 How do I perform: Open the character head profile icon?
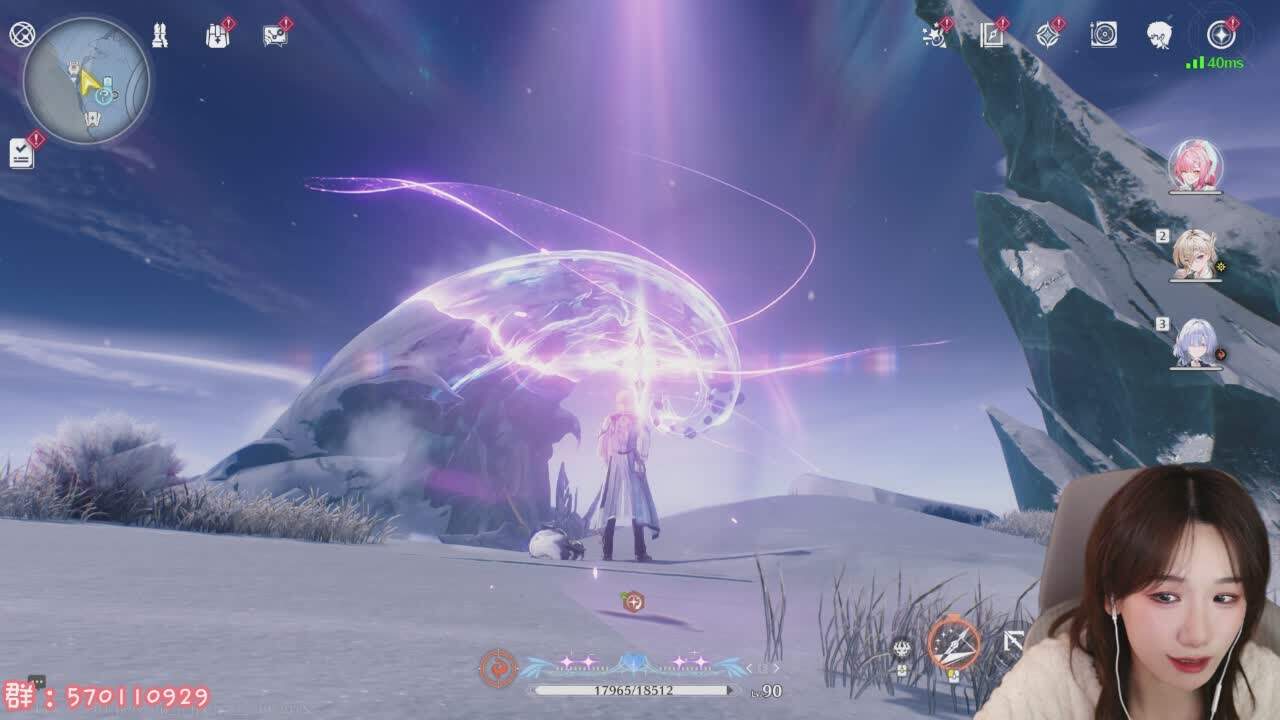1160,36
